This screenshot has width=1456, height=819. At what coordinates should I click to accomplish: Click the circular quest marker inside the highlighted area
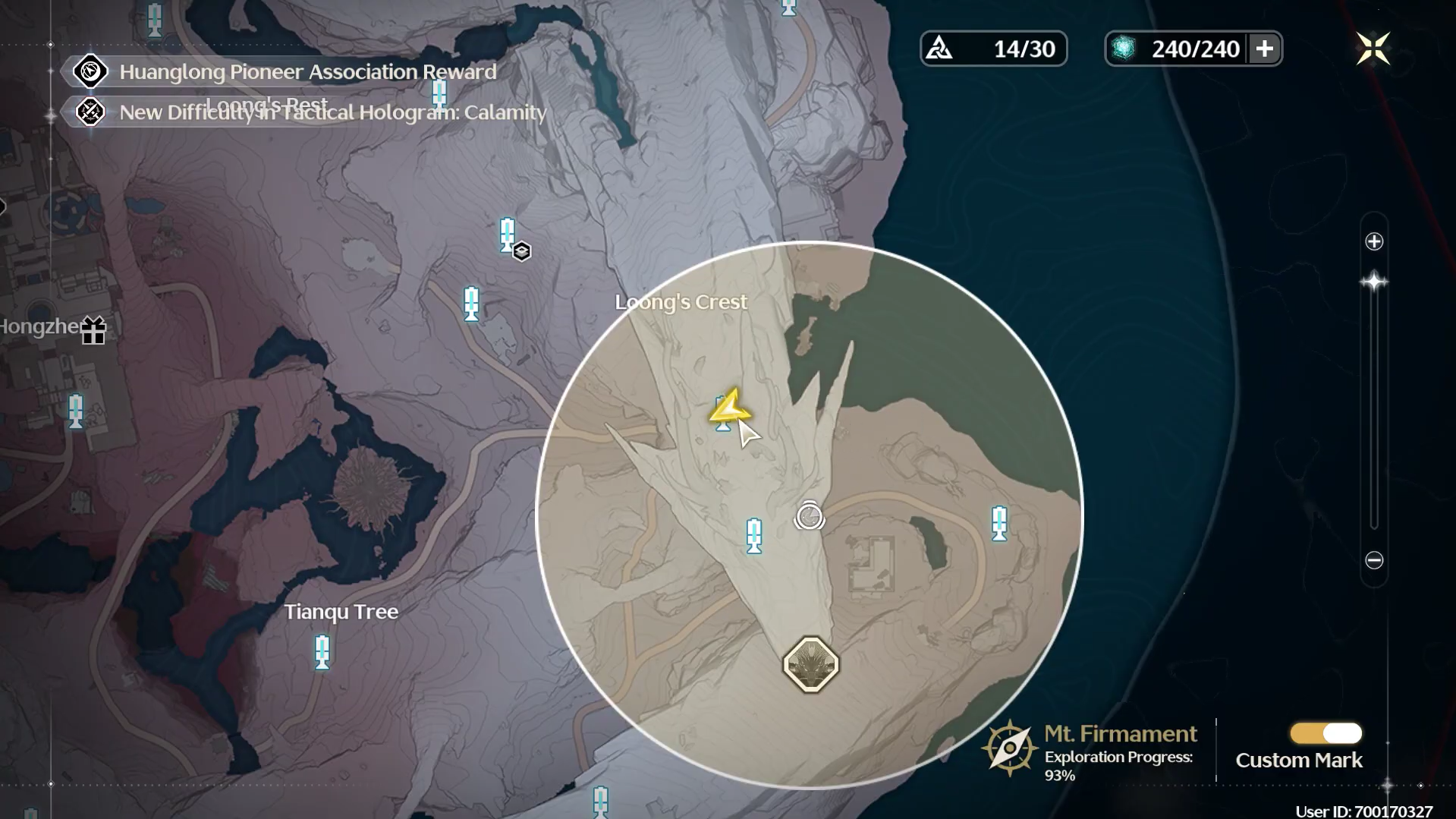(x=809, y=517)
